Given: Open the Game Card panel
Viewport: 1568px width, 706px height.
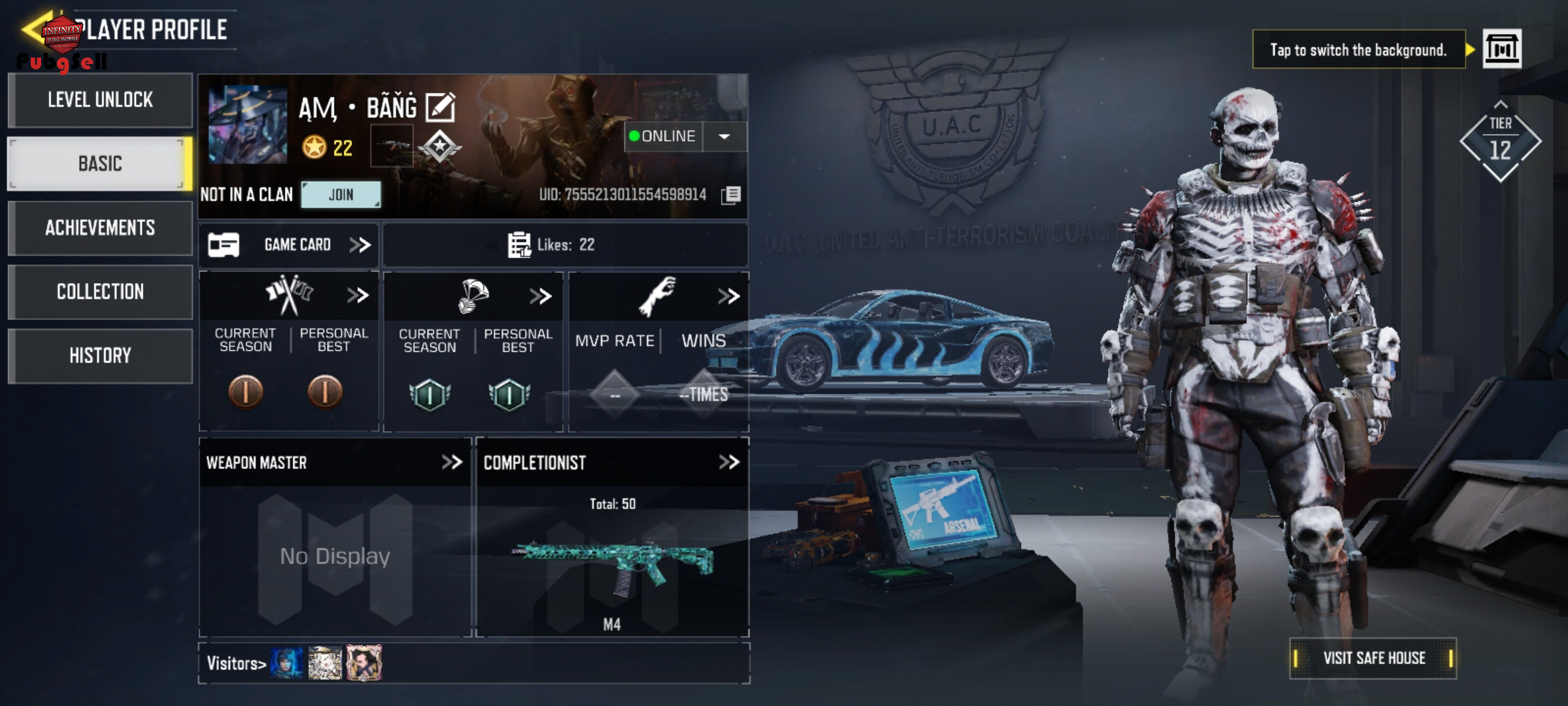Looking at the screenshot, I should [x=289, y=245].
